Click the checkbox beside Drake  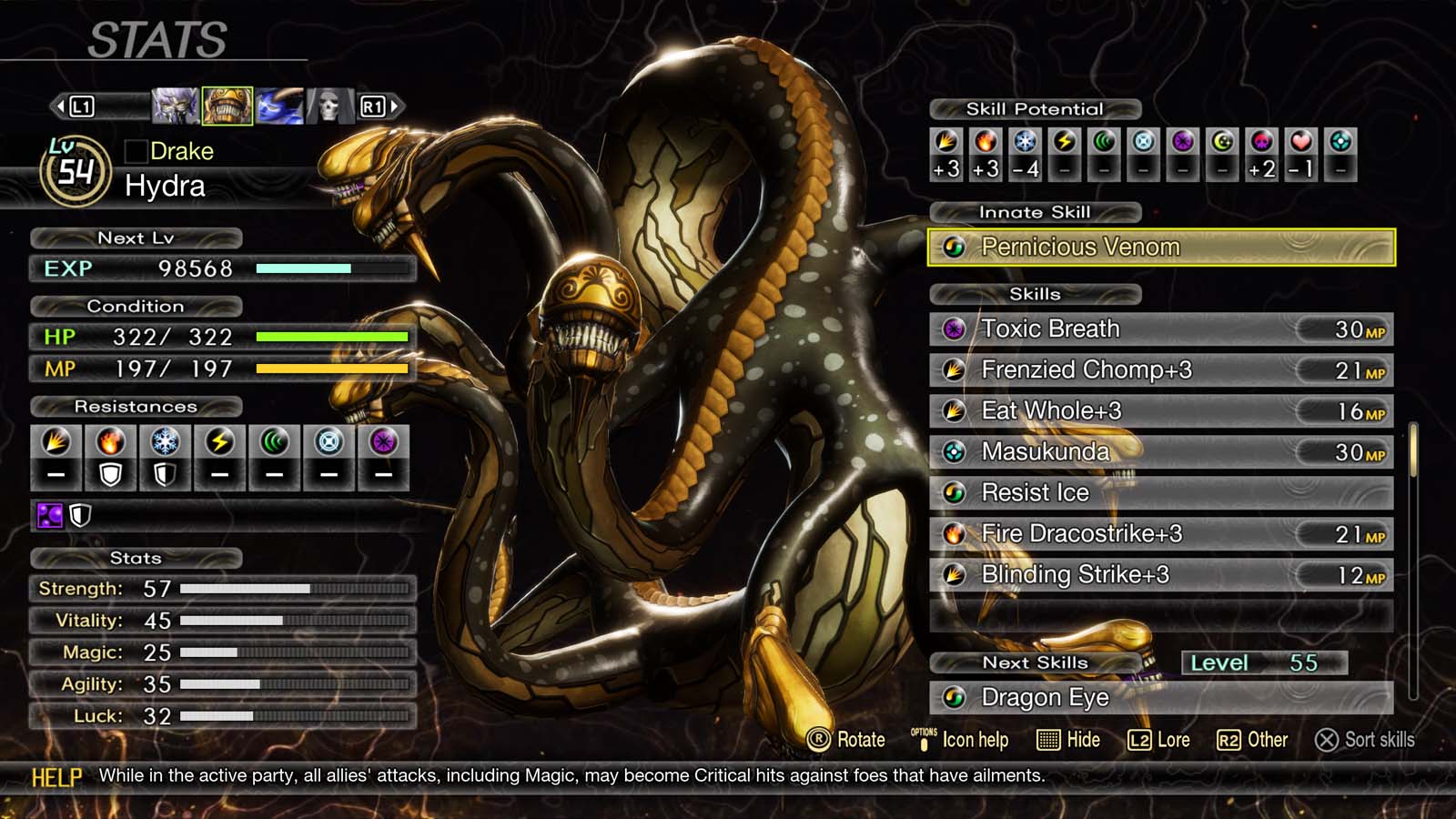tap(135, 151)
